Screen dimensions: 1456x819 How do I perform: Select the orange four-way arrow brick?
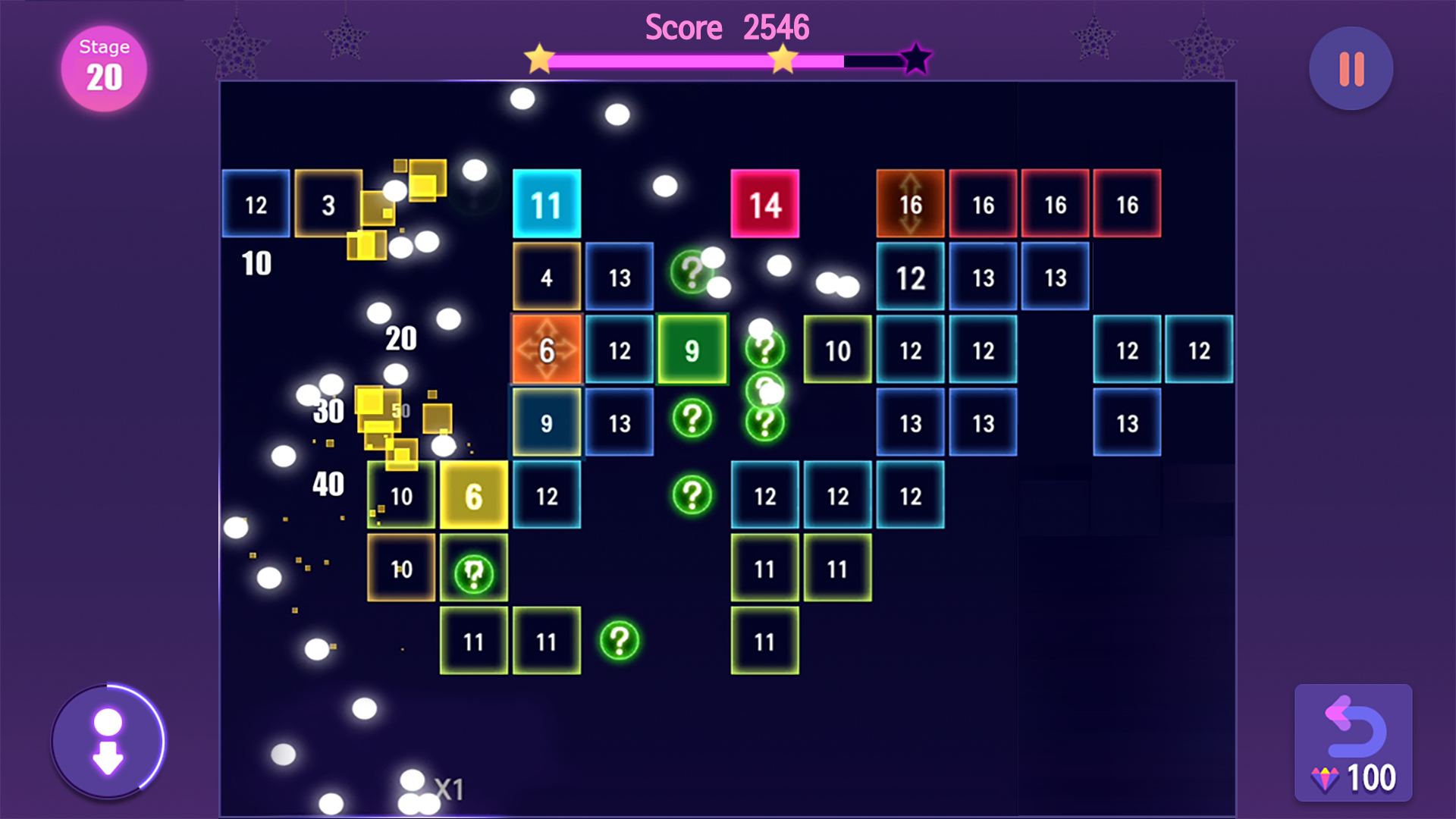point(547,350)
